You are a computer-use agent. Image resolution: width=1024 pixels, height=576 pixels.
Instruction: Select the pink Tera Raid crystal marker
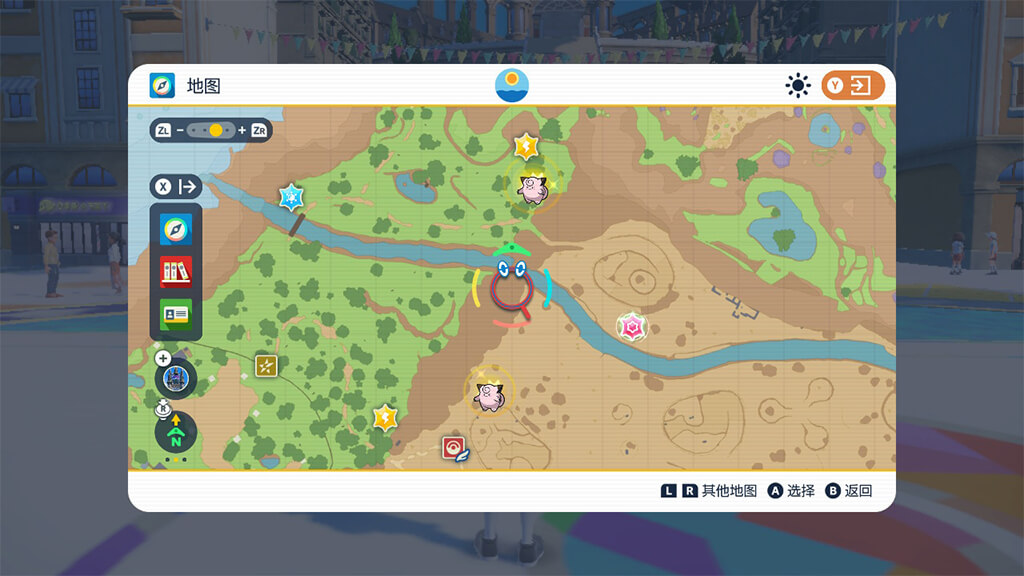tap(631, 326)
